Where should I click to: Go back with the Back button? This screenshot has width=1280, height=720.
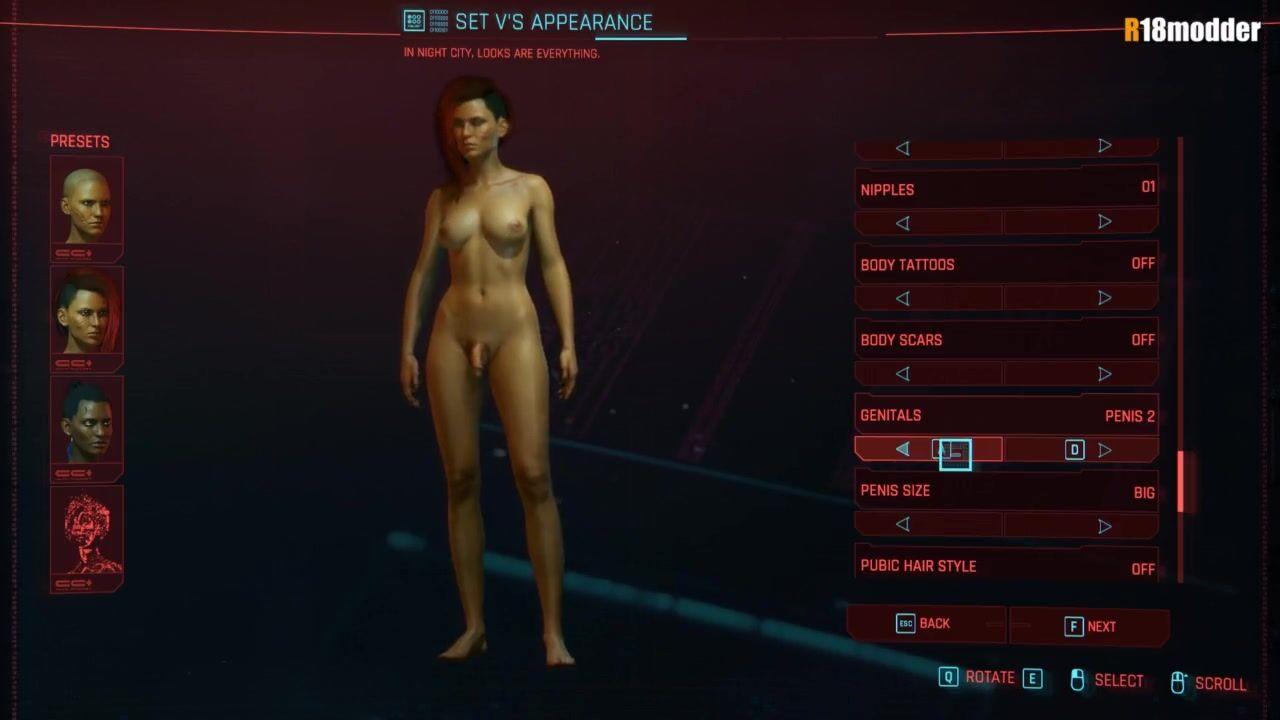point(925,624)
